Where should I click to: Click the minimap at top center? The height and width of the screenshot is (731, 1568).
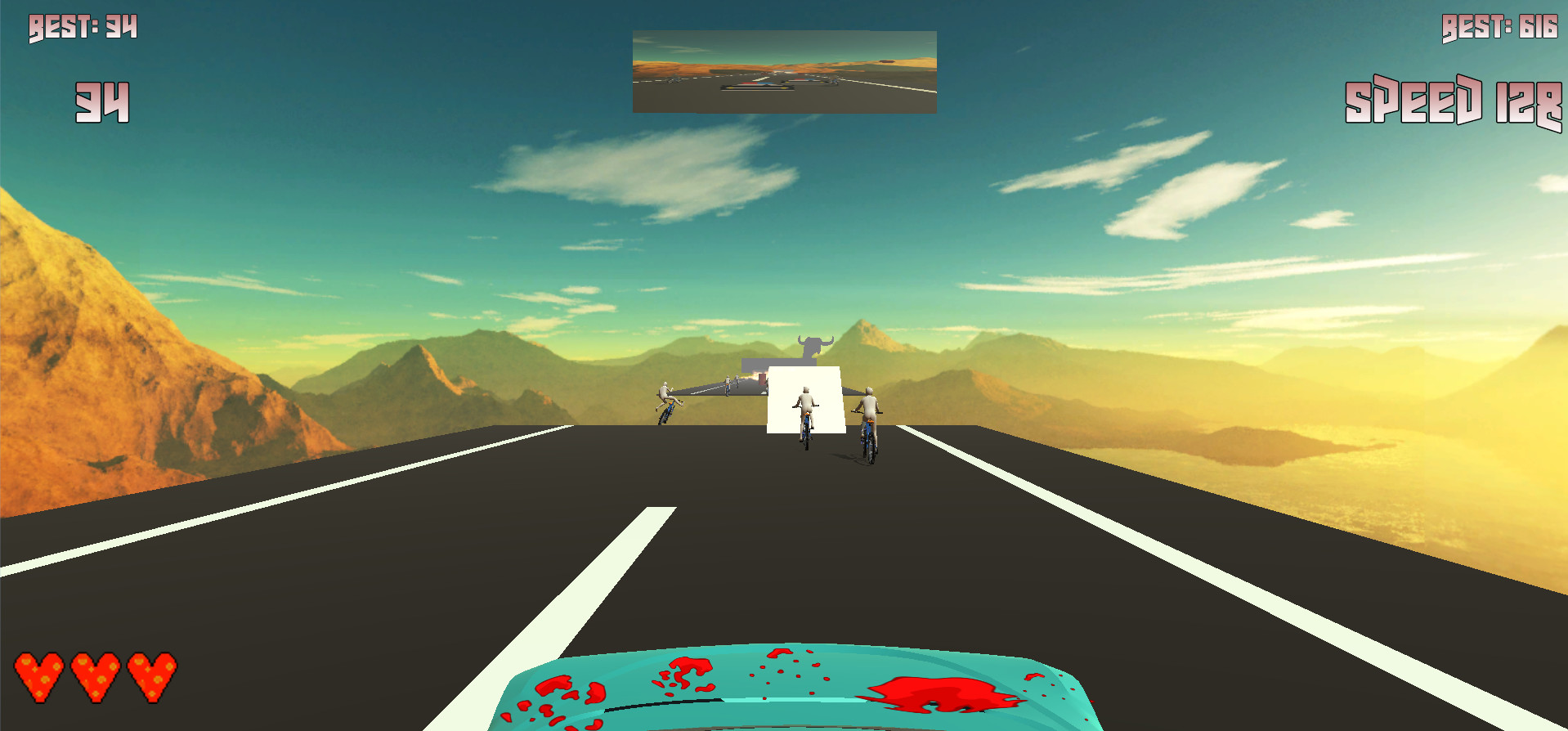pos(783,71)
